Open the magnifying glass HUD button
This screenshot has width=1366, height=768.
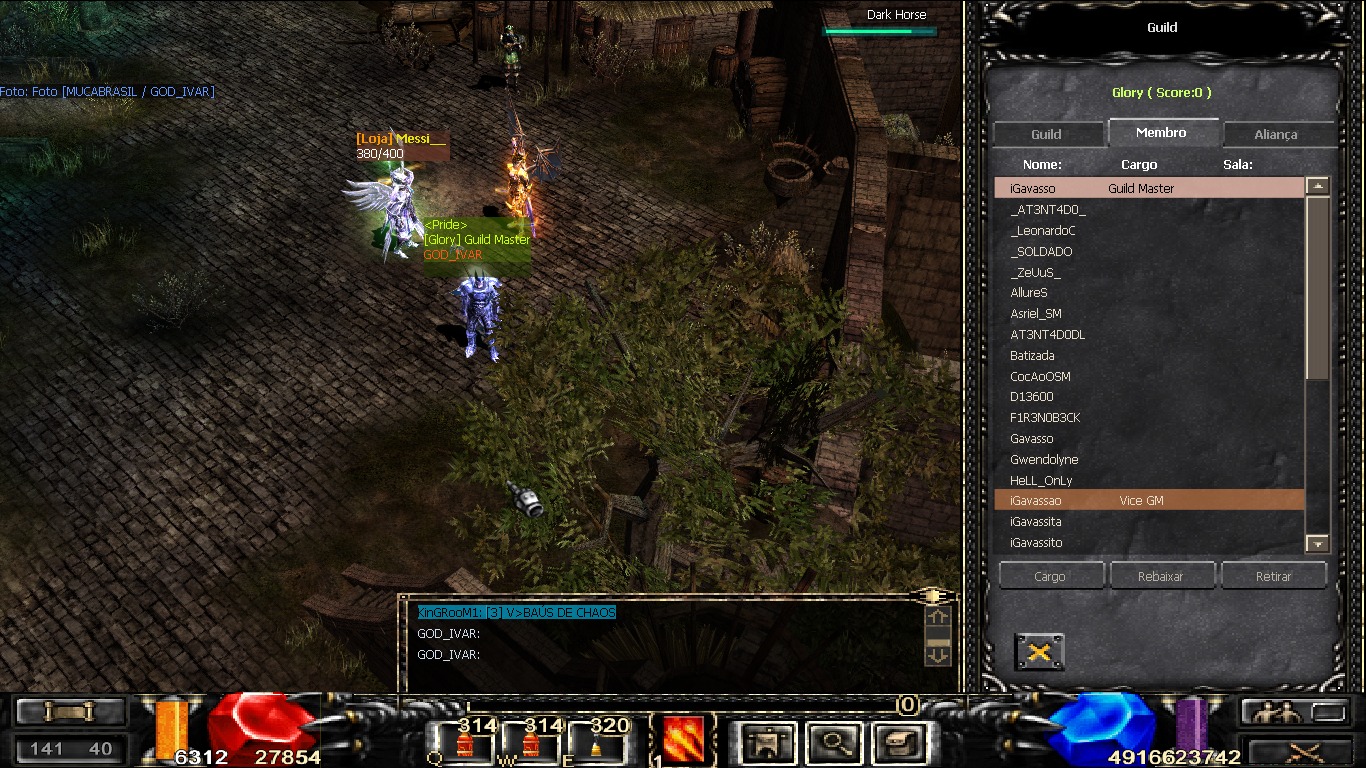coord(831,742)
